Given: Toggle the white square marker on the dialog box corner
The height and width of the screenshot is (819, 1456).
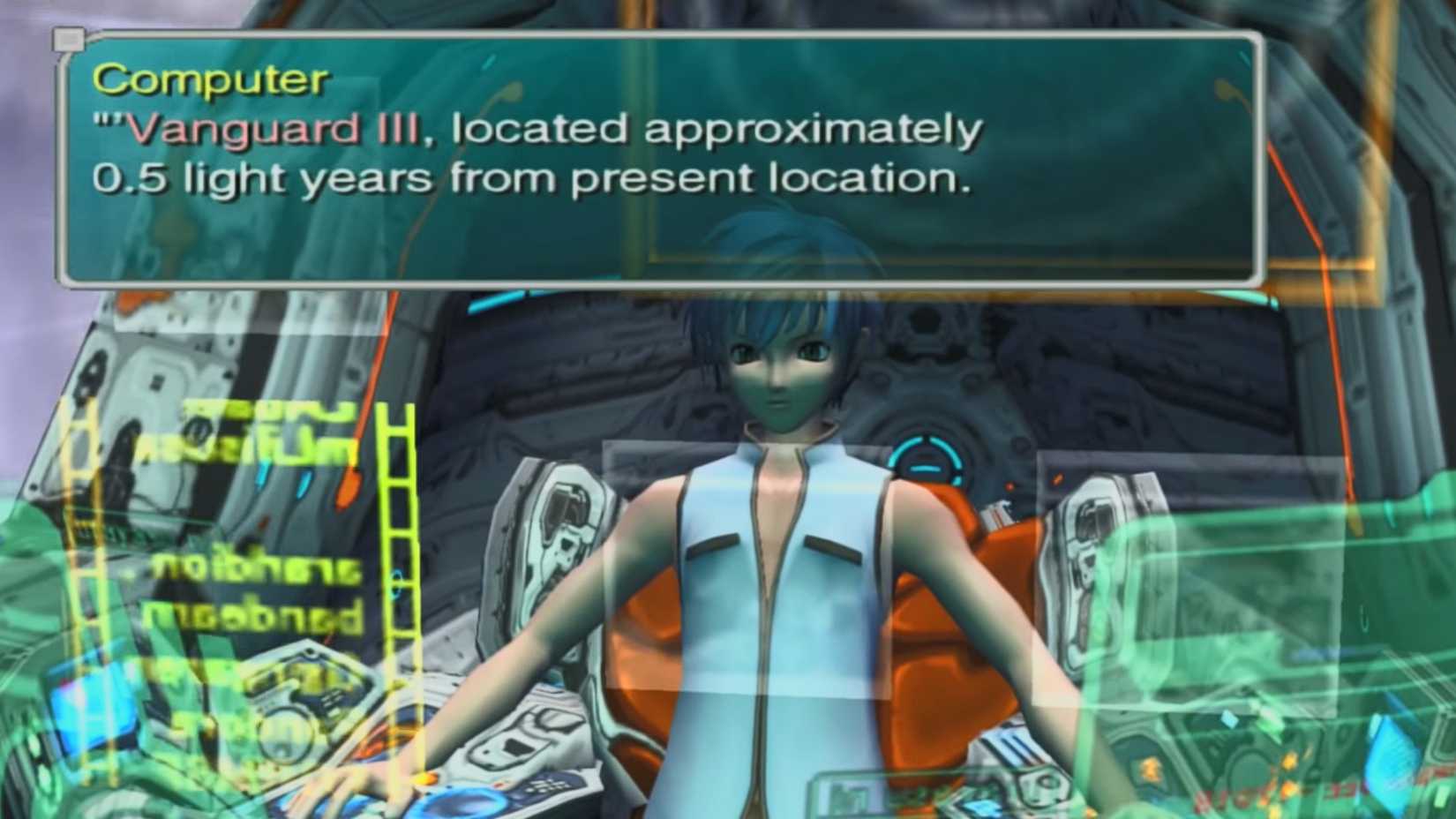Looking at the screenshot, I should (69, 40).
